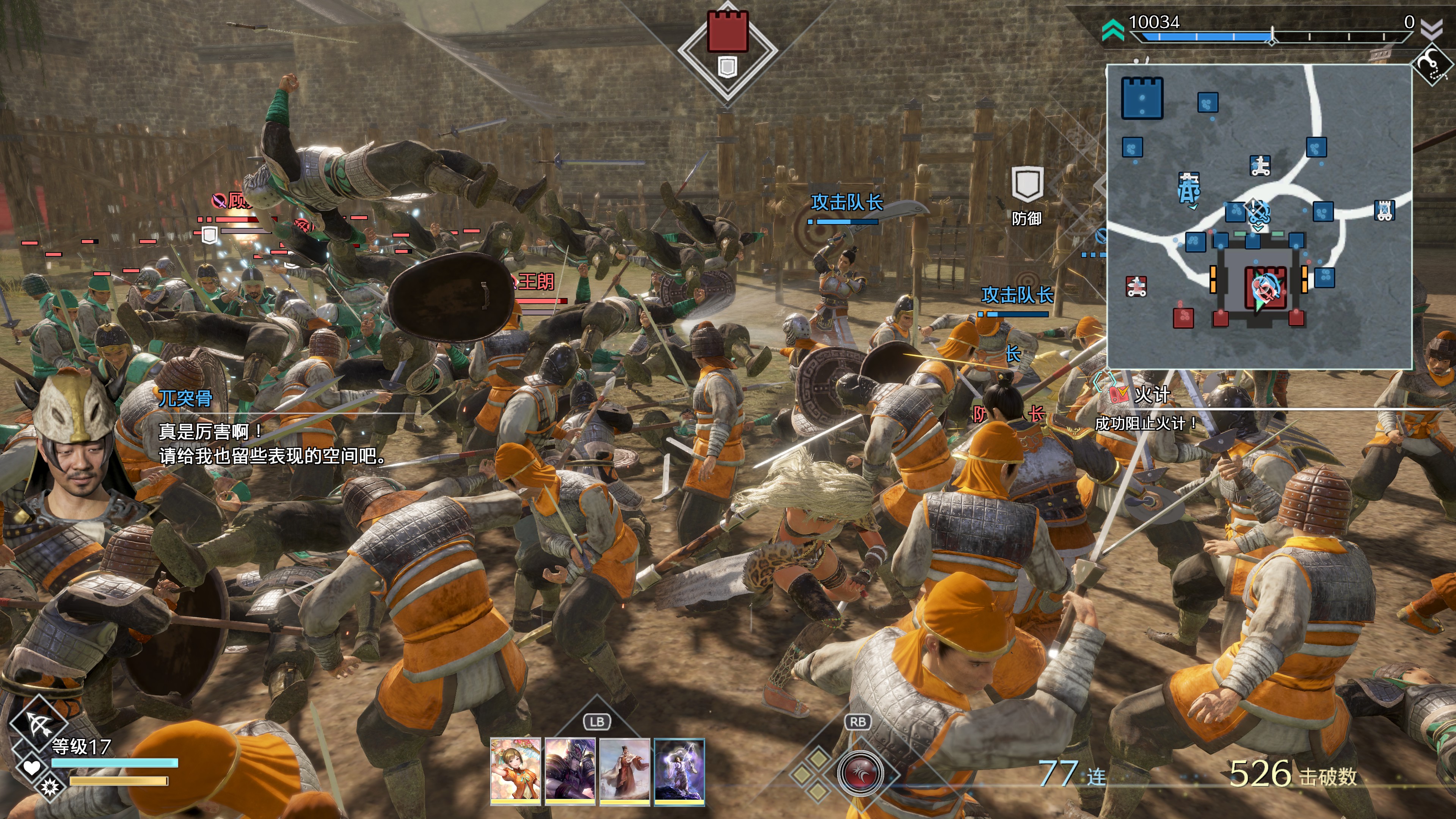The width and height of the screenshot is (1456, 819).
Task: Select the orange-dress girl secret plan card
Action: [515, 770]
